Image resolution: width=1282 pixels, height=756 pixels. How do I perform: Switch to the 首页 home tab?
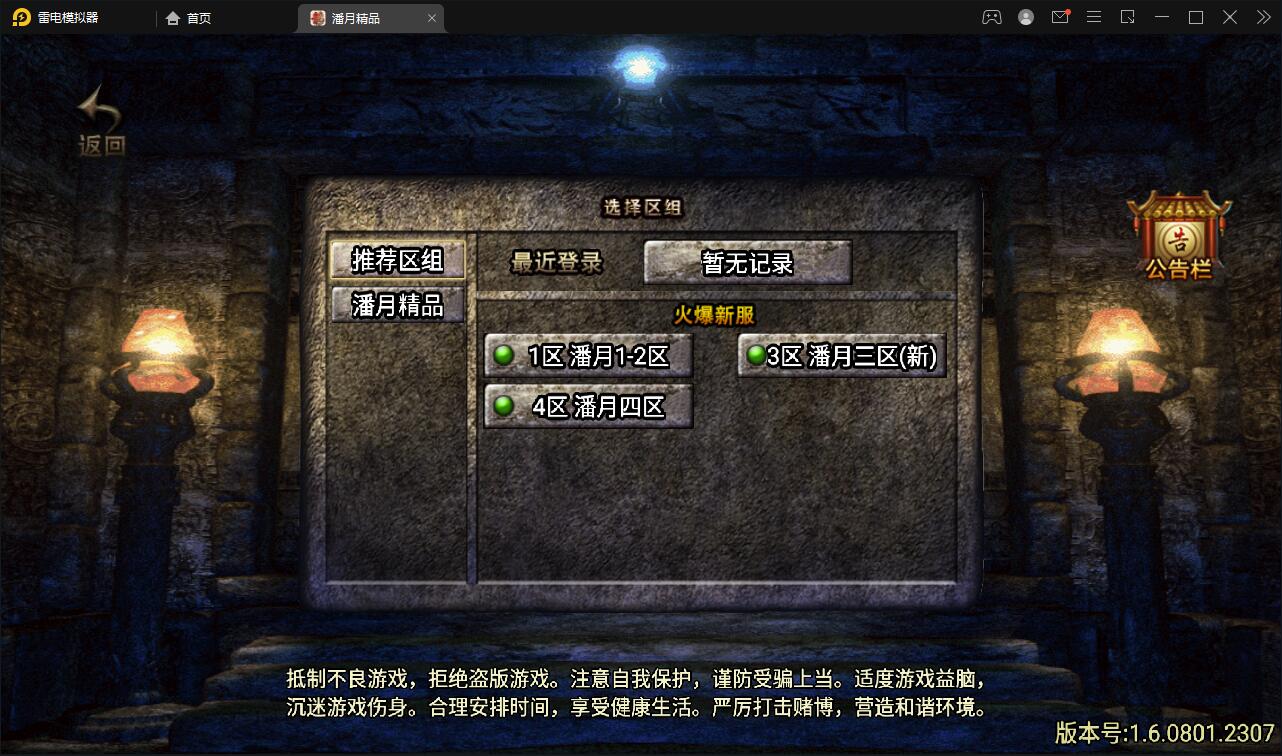(186, 17)
